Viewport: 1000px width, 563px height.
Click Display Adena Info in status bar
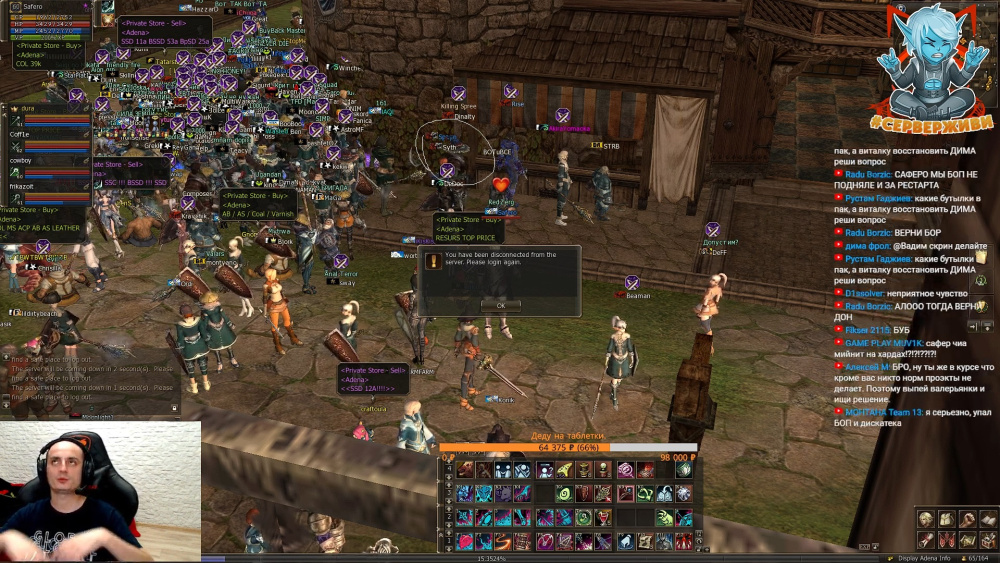click(x=924, y=558)
